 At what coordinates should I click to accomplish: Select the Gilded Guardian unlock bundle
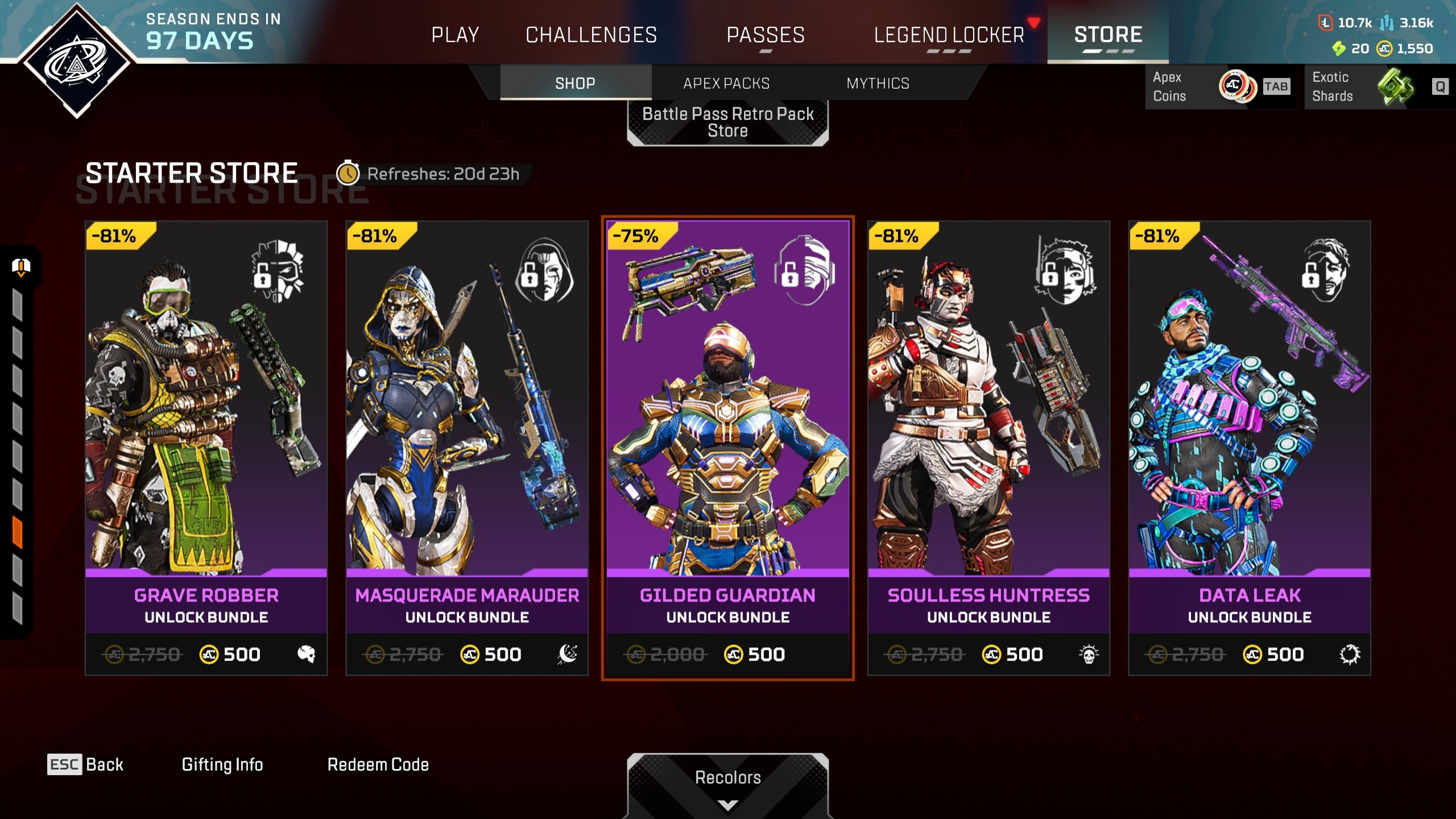click(x=727, y=448)
